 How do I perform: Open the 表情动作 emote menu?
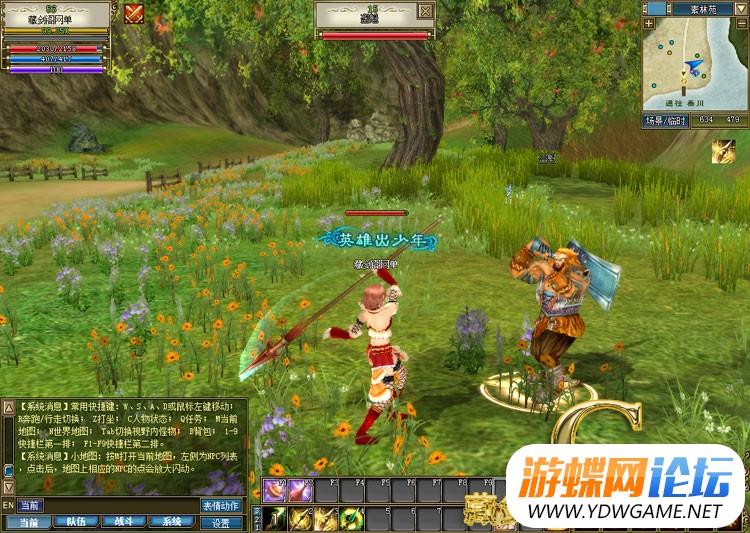click(221, 506)
